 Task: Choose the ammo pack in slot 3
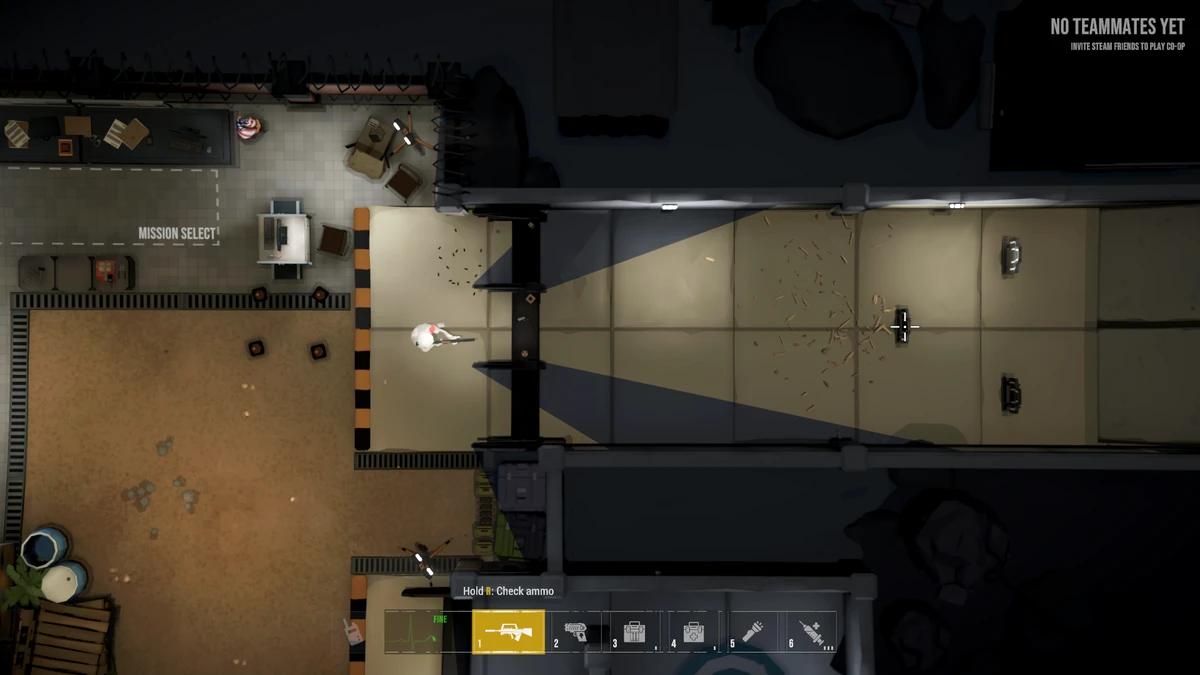pyautogui.click(x=634, y=631)
